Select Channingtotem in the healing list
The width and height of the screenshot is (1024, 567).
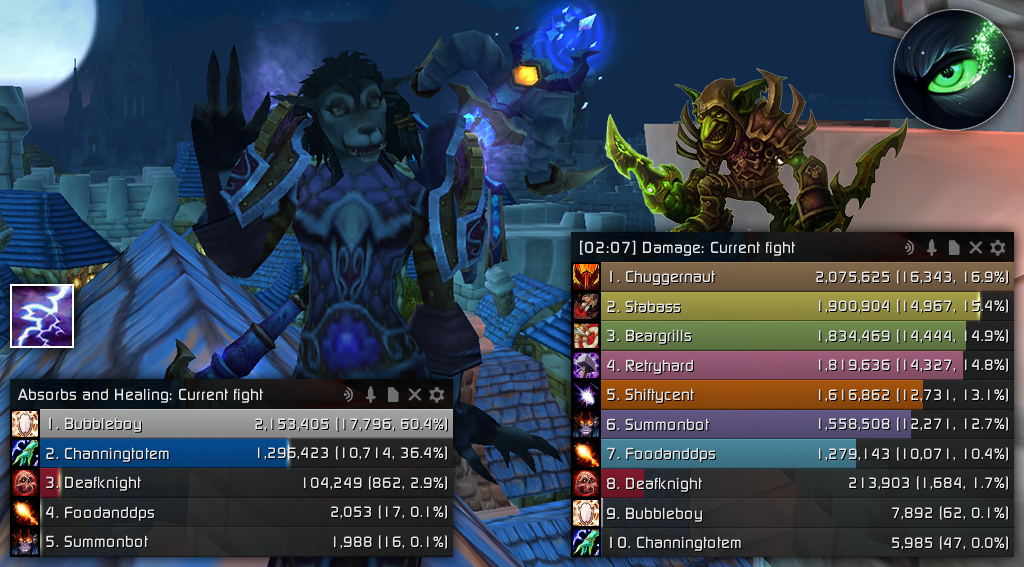pos(232,454)
